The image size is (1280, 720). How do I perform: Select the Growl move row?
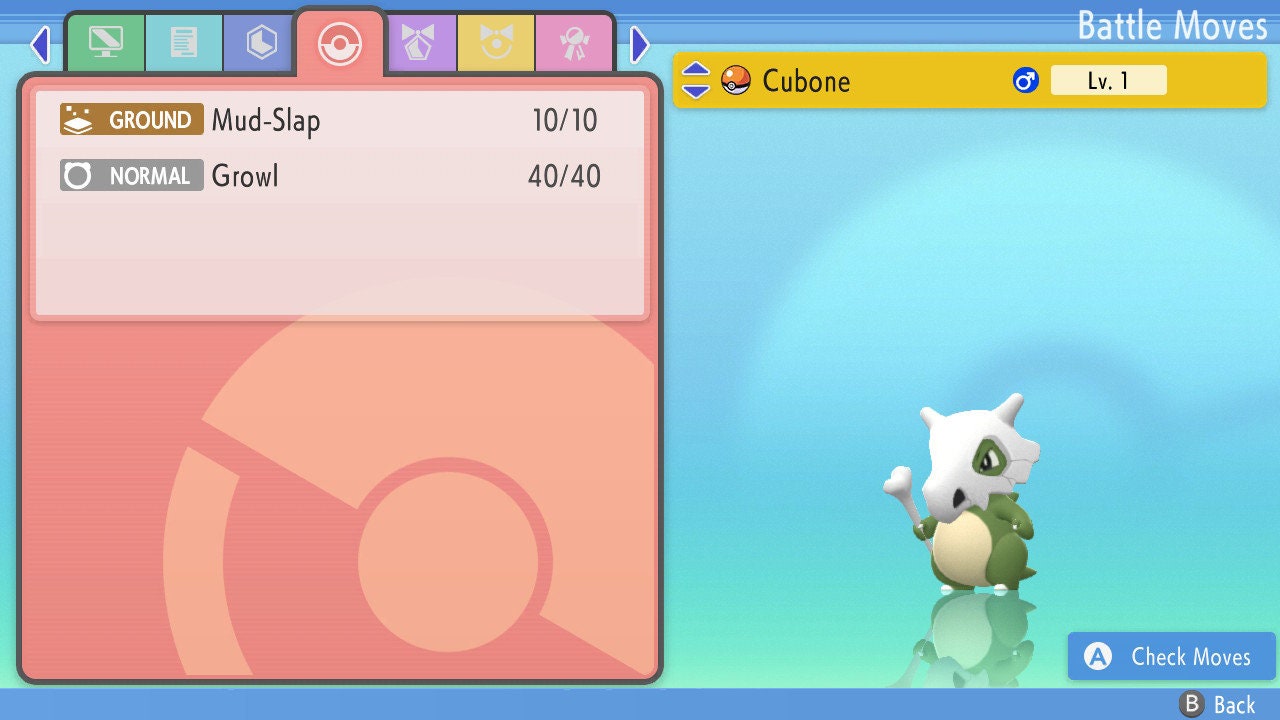(x=330, y=177)
